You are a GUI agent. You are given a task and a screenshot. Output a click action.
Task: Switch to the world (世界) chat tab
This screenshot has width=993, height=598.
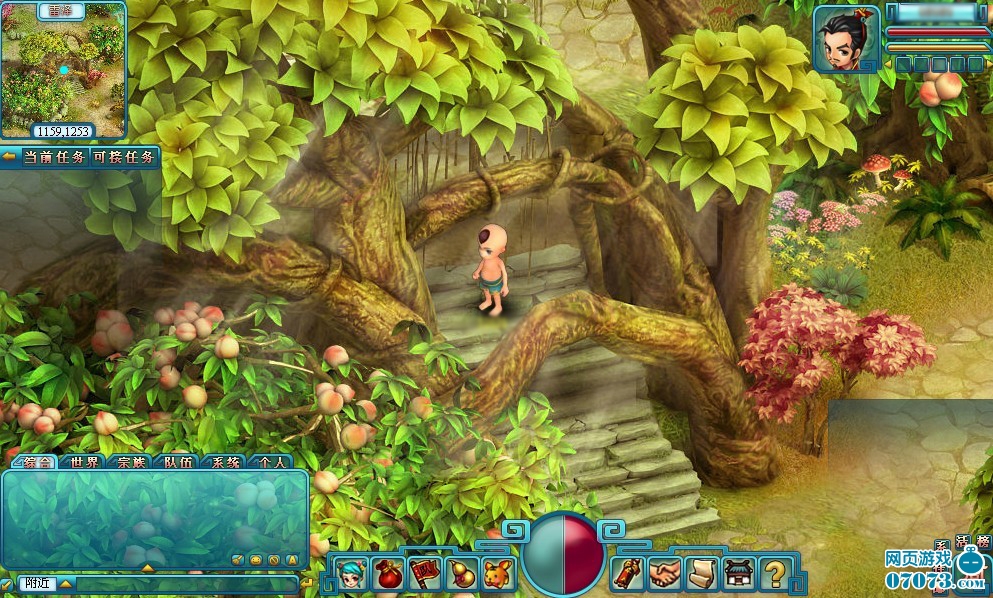(85, 462)
